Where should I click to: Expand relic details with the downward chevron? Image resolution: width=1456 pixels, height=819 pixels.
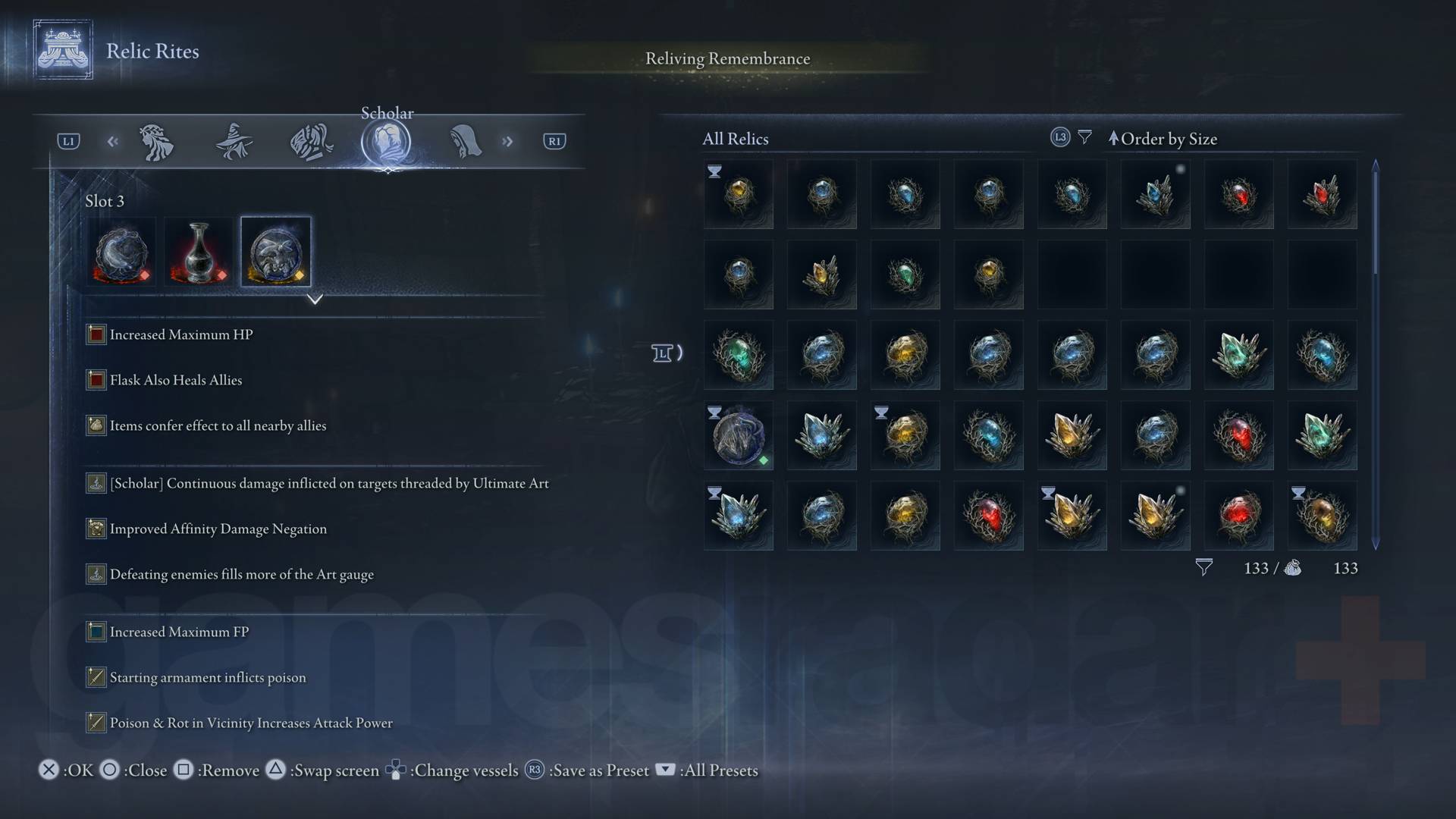click(x=315, y=300)
